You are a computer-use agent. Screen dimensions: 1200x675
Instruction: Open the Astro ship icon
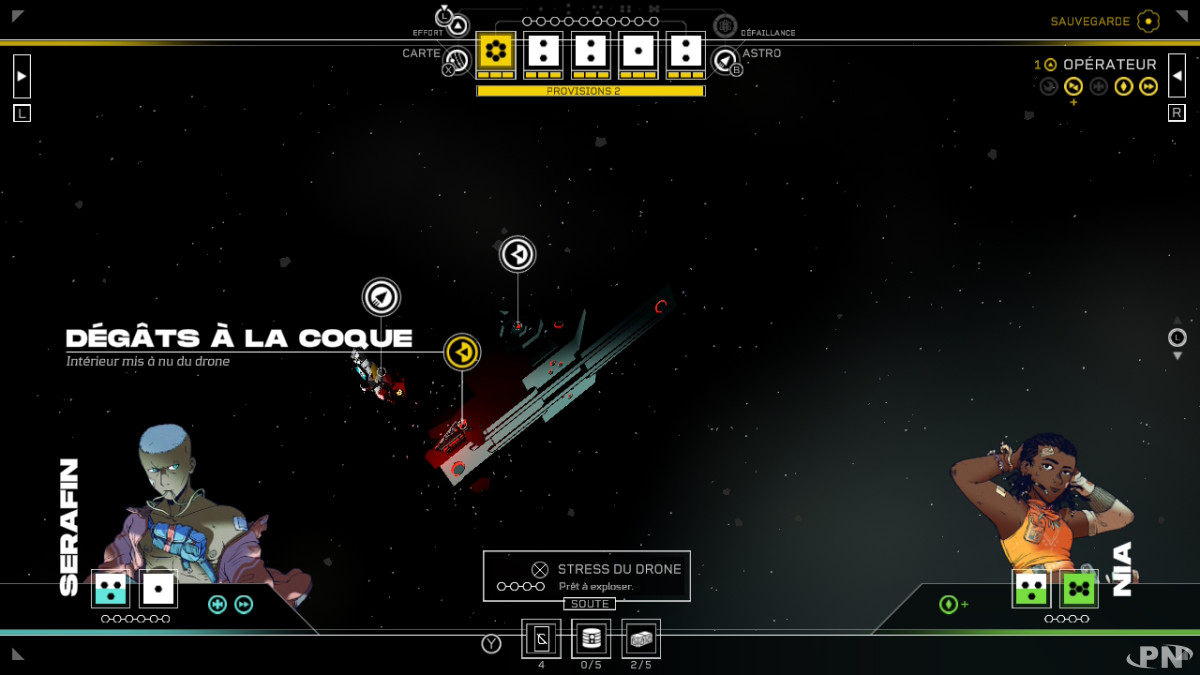(725, 61)
